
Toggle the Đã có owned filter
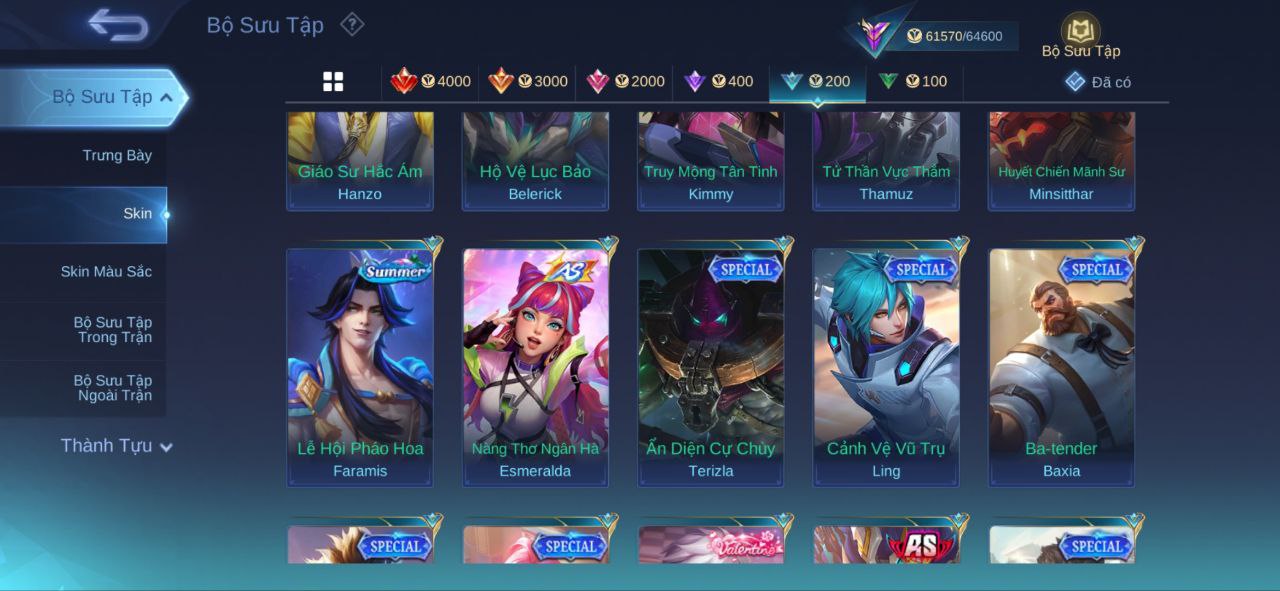tap(1098, 82)
